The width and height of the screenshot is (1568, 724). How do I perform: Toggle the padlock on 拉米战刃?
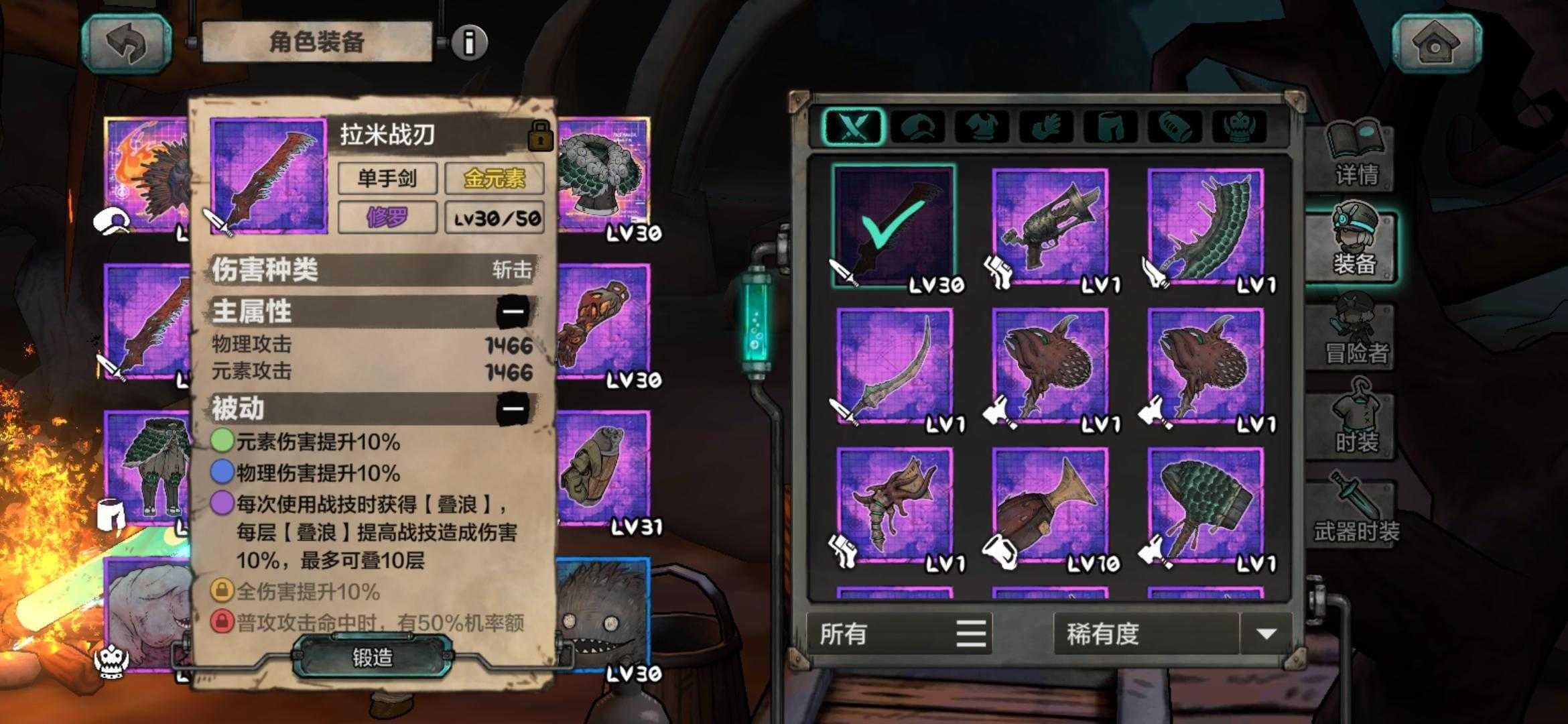coord(540,136)
